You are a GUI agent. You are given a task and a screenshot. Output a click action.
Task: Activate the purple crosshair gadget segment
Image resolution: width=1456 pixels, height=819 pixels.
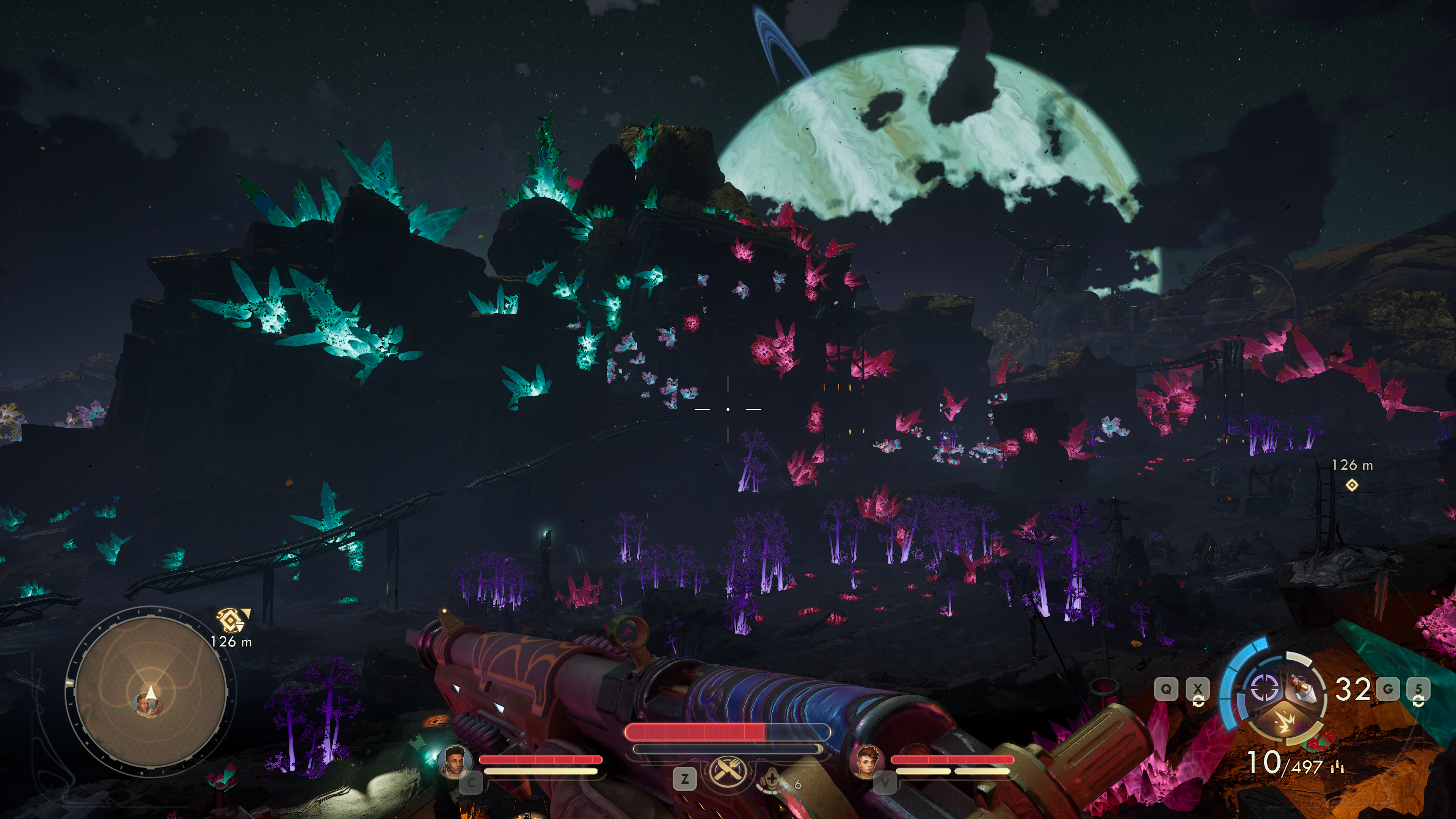tap(1265, 689)
